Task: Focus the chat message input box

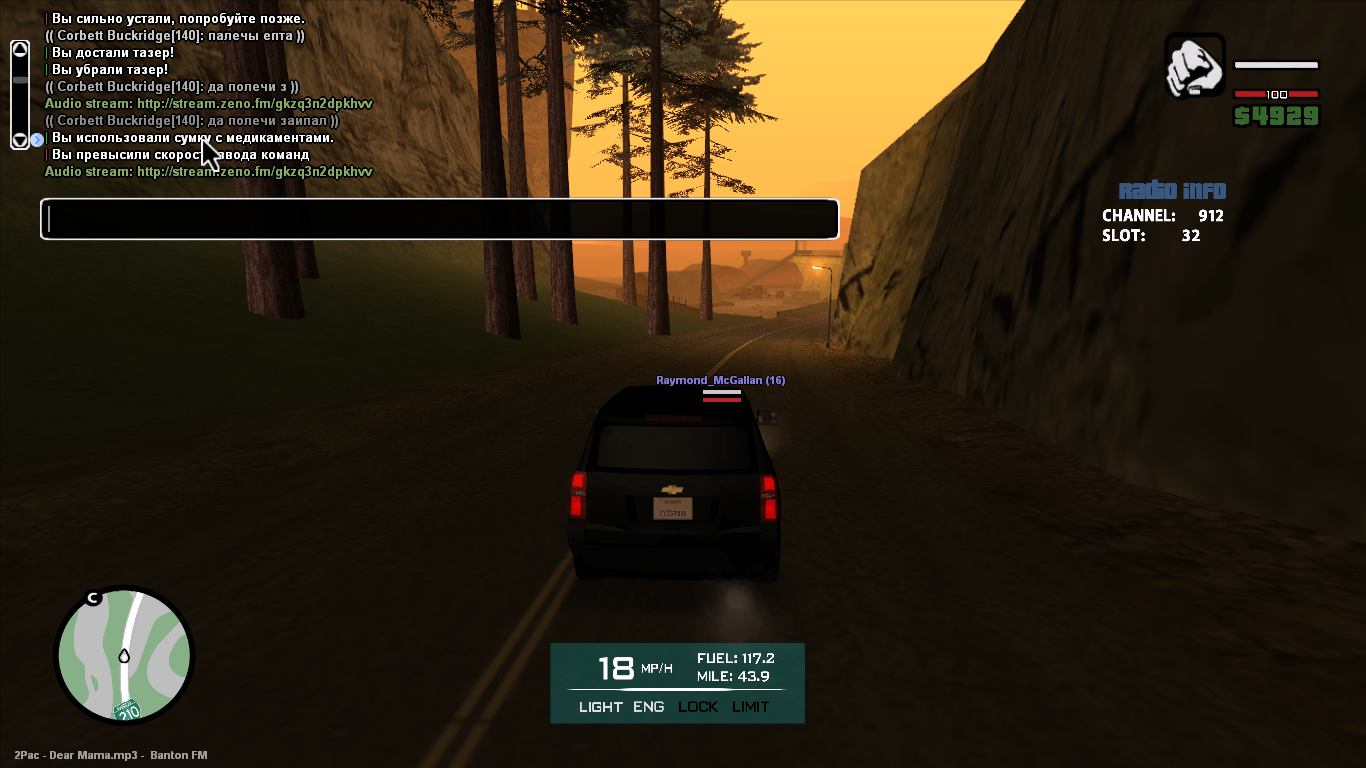Action: tap(439, 219)
